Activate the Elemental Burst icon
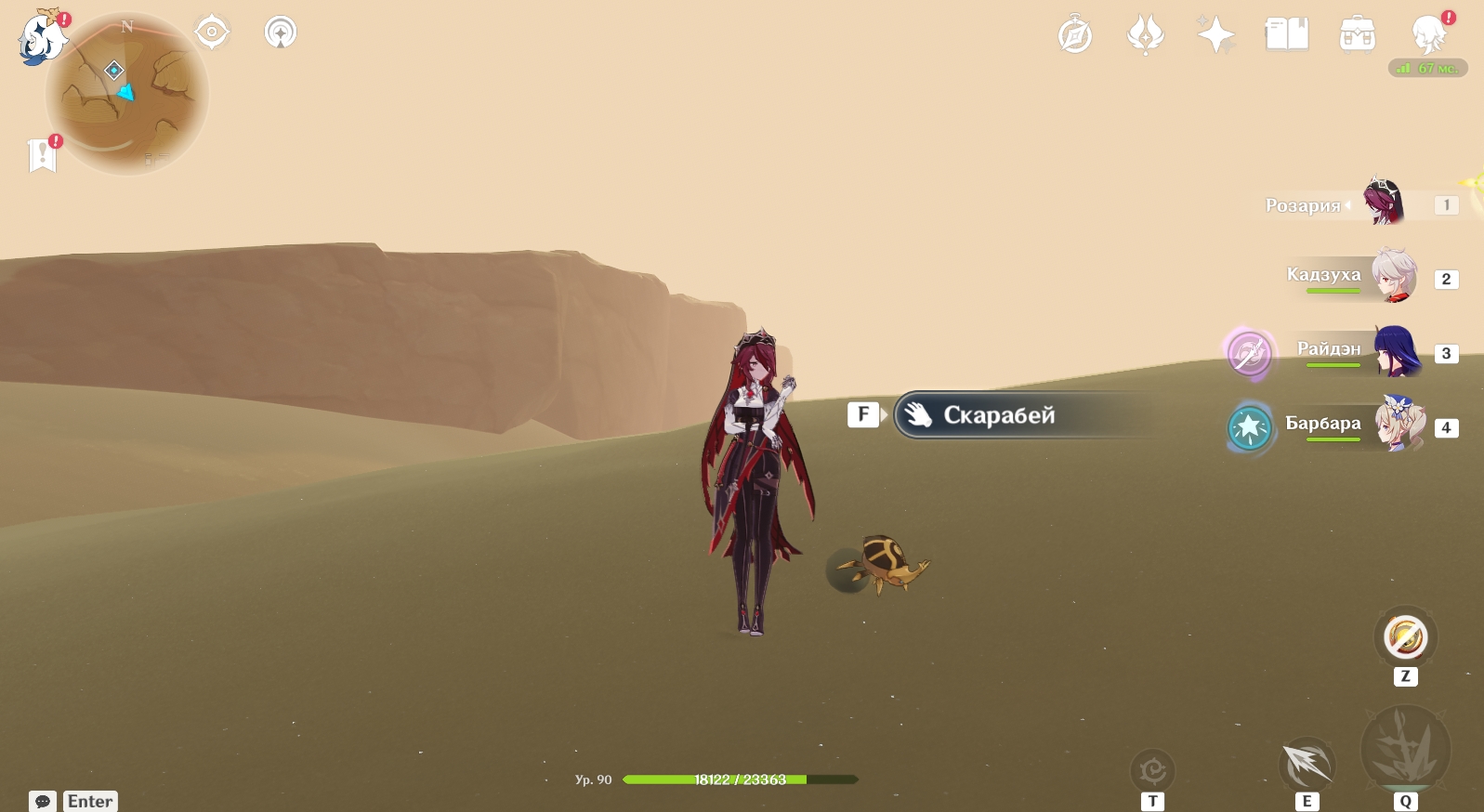Screen dimensions: 1484x812 click(1405, 749)
